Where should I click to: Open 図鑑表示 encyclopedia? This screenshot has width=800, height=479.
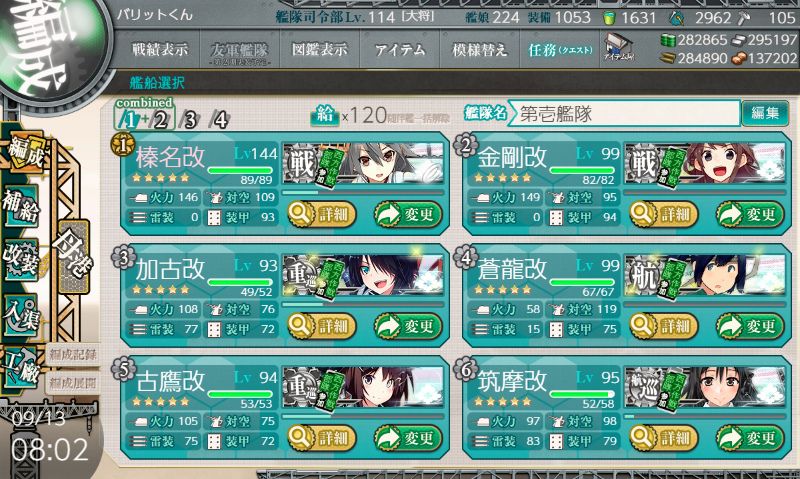coord(320,49)
